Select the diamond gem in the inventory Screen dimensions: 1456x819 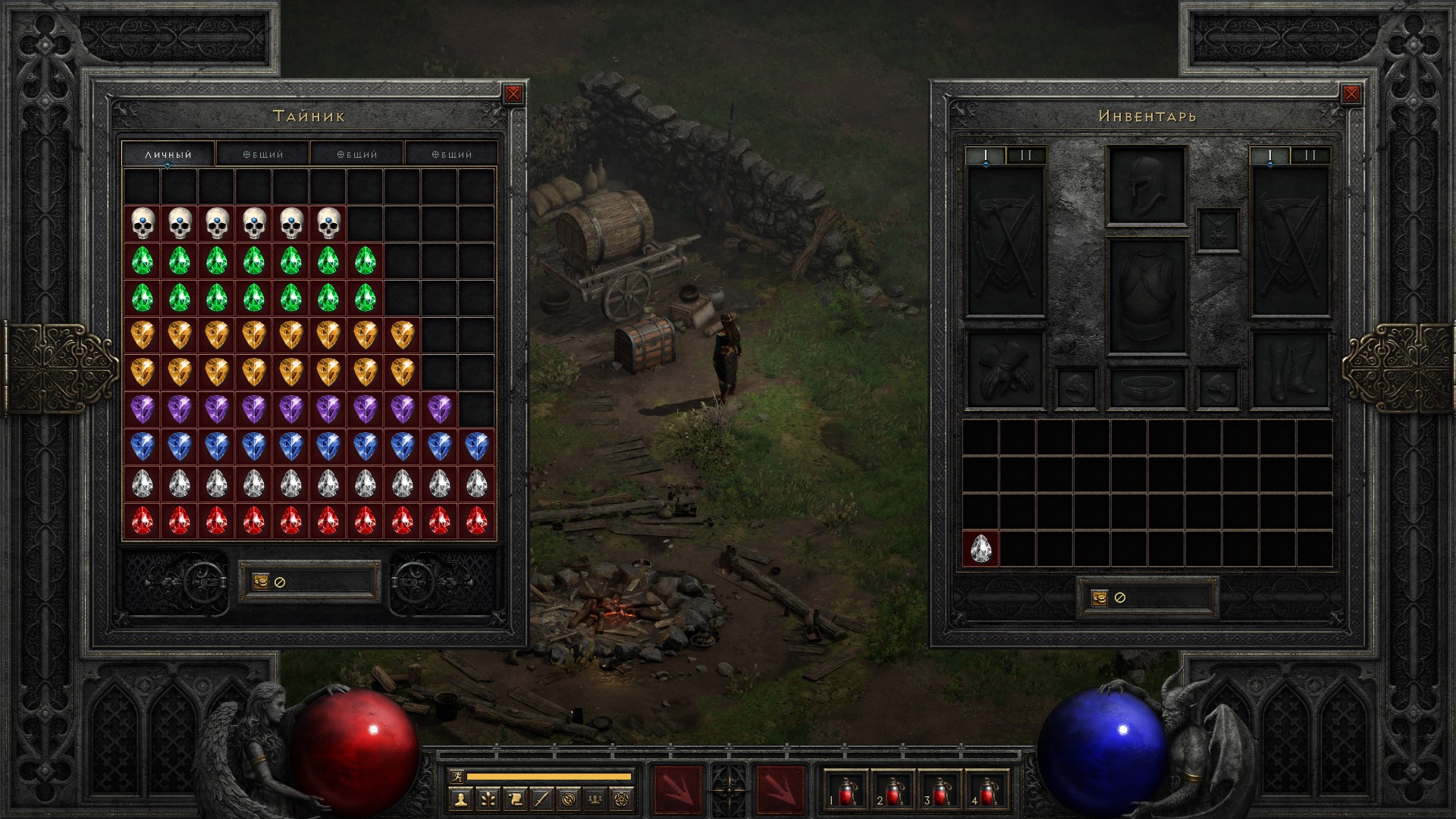point(981,548)
